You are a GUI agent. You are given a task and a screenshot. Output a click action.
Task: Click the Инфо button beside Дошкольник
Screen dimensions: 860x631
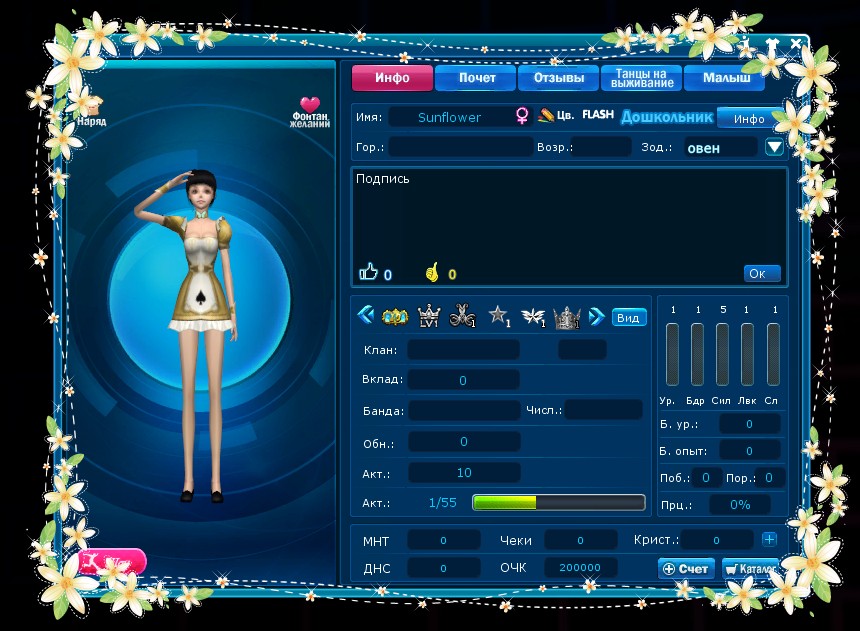pos(748,118)
